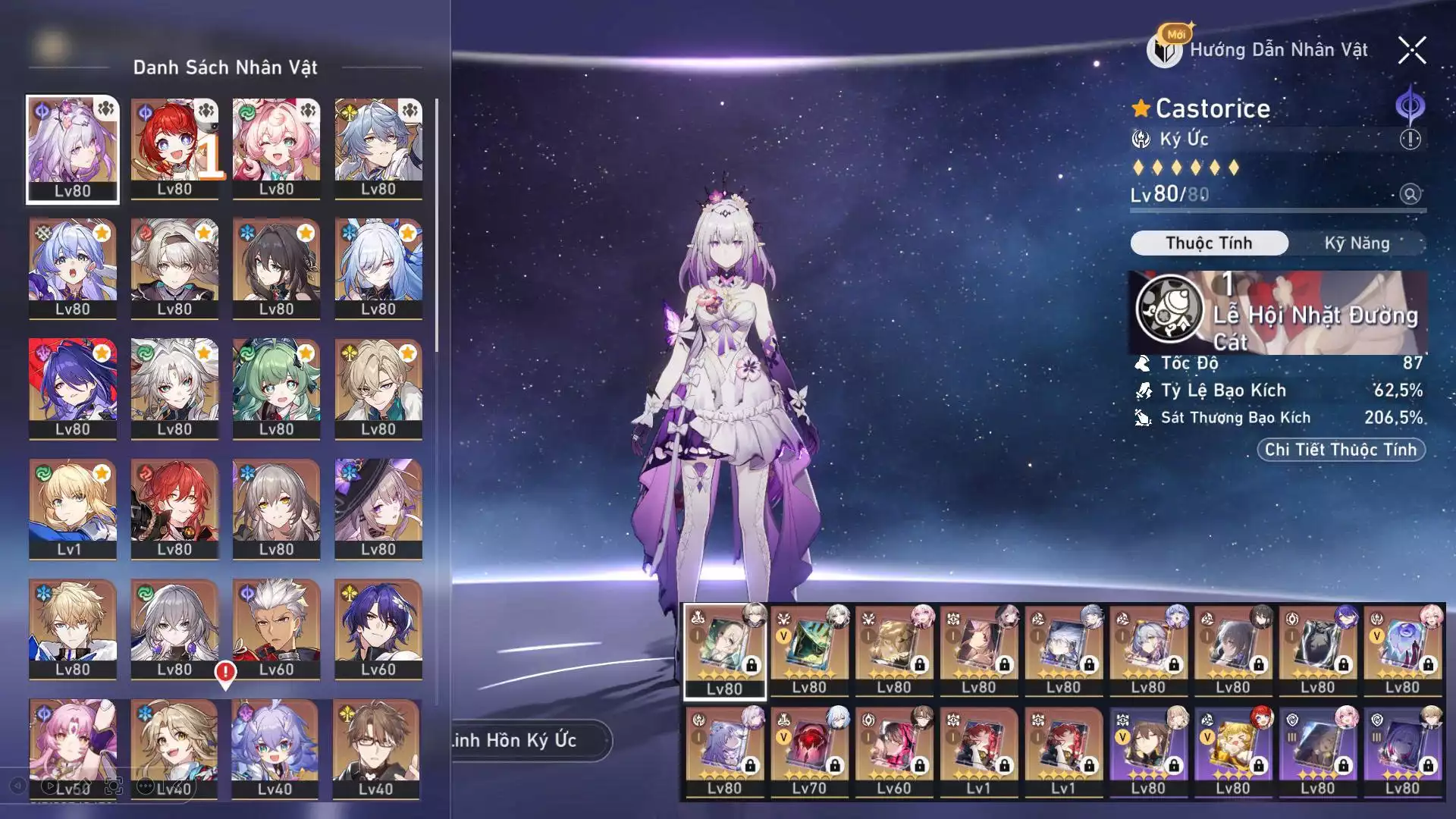Open Chi Tiết Thuộc Tính details
Screen dimensions: 1456x819
(x=1341, y=450)
